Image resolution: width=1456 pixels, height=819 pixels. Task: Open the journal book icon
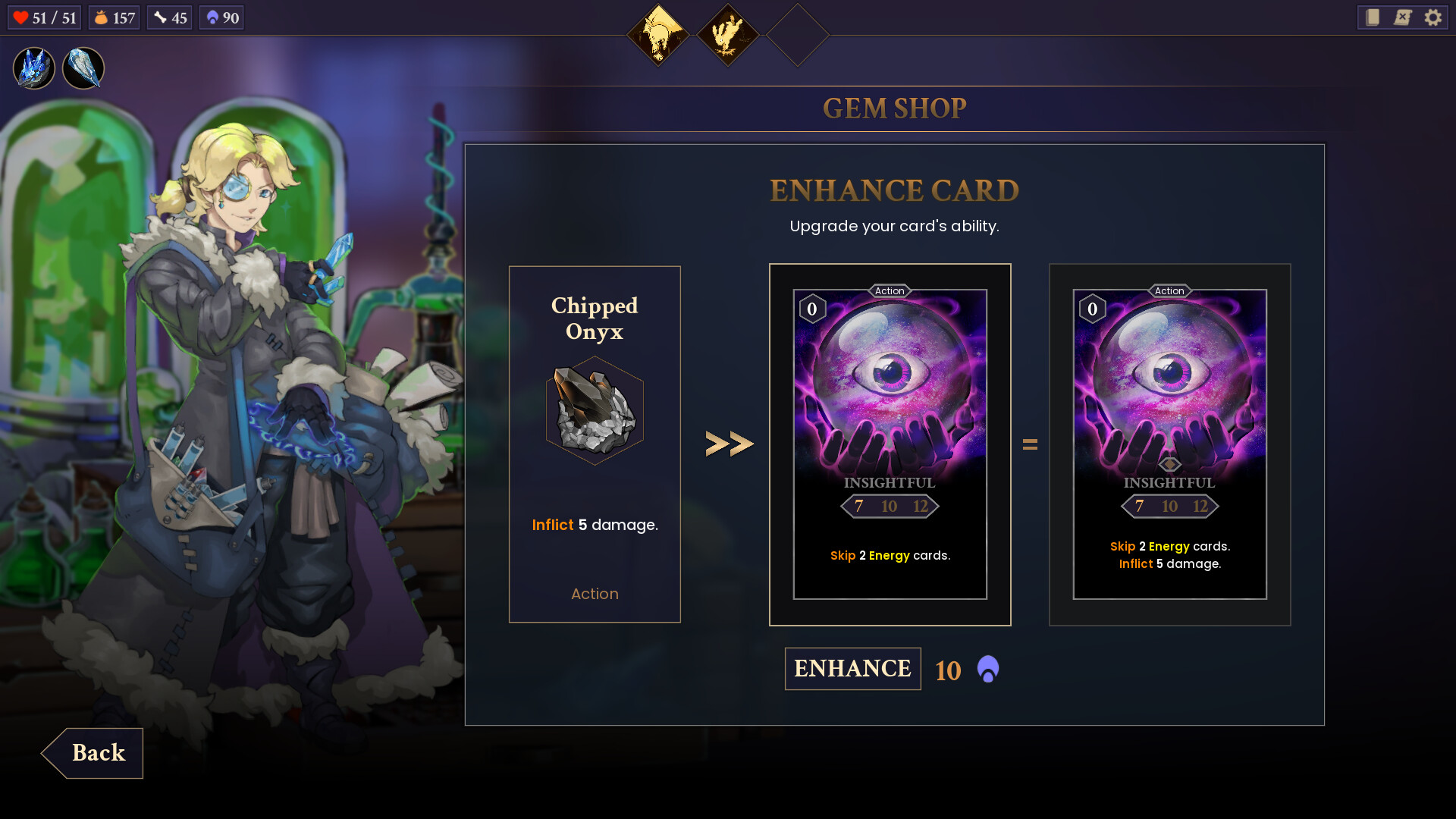[1371, 17]
